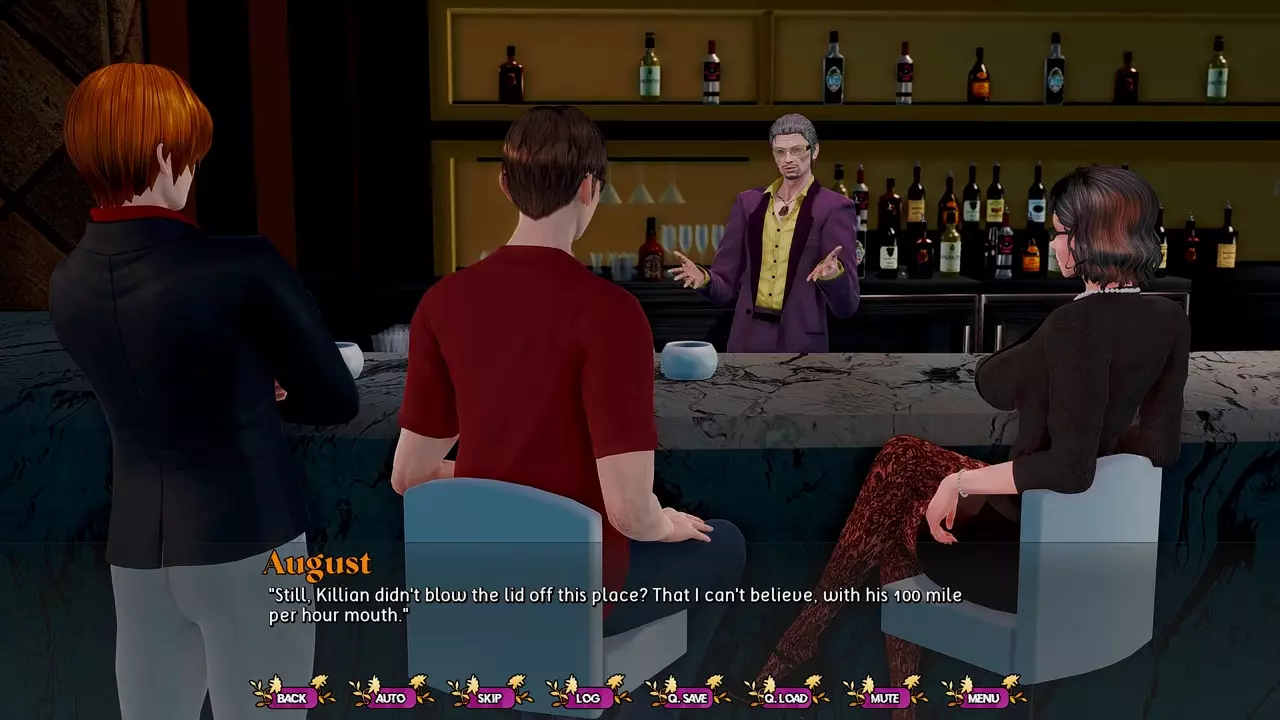1280x720 pixels.
Task: Toggle the MUTE button
Action: (x=884, y=697)
